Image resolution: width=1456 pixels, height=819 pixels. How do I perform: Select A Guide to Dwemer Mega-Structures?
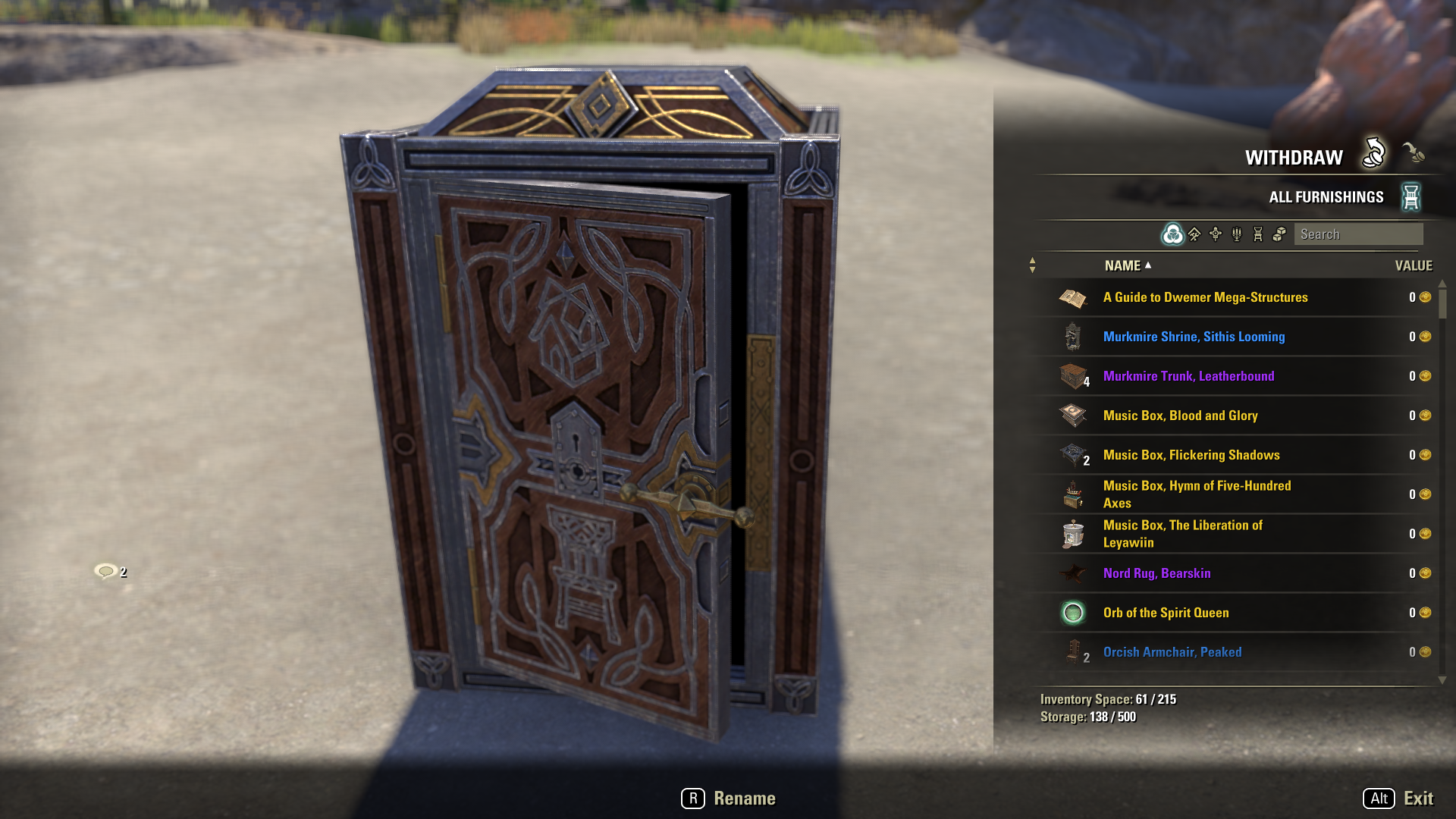pyautogui.click(x=1205, y=297)
